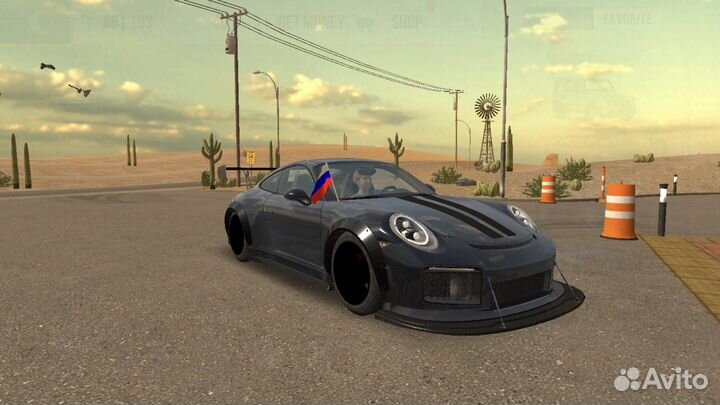Mark car as Favorite
Screen dimensions: 720x405
(627, 19)
